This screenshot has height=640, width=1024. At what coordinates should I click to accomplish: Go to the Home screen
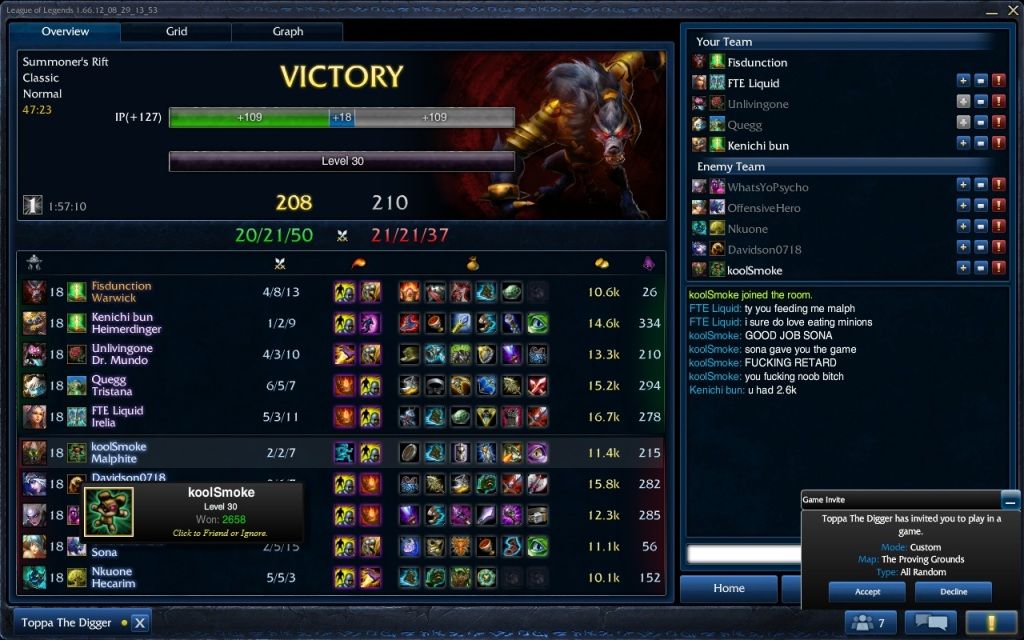tap(728, 588)
